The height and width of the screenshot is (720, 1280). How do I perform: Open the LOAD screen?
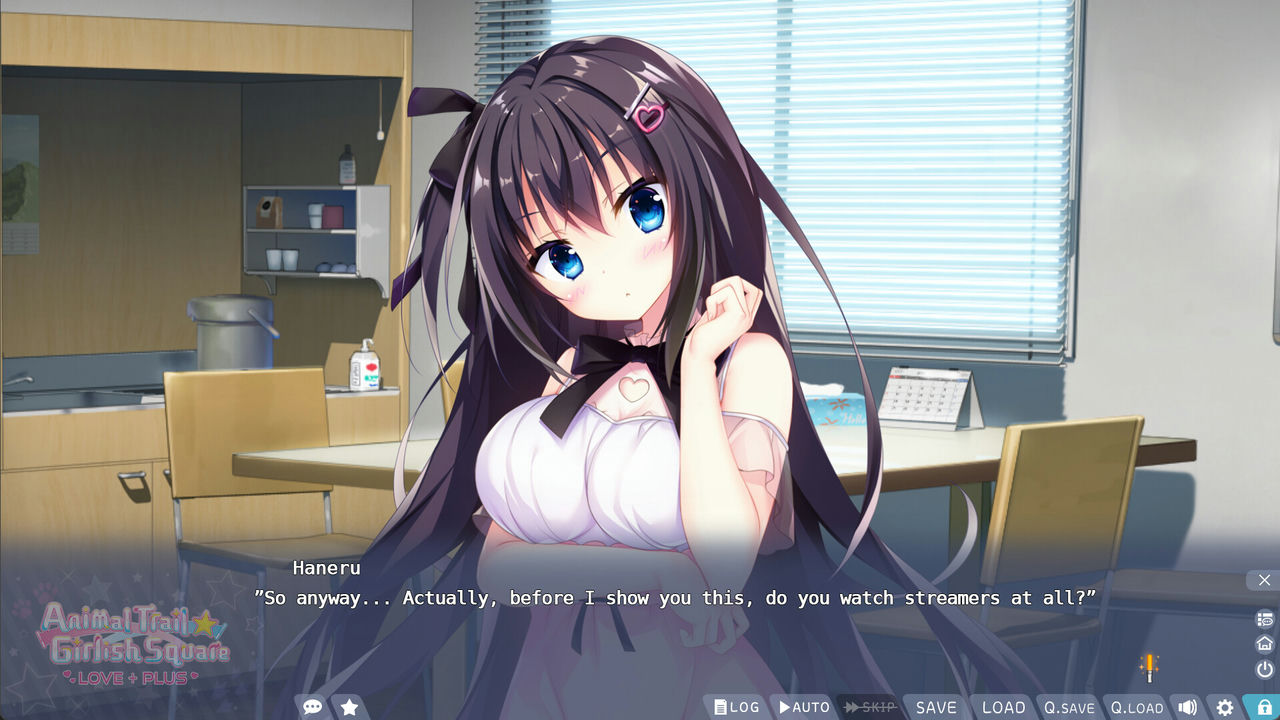point(1003,706)
